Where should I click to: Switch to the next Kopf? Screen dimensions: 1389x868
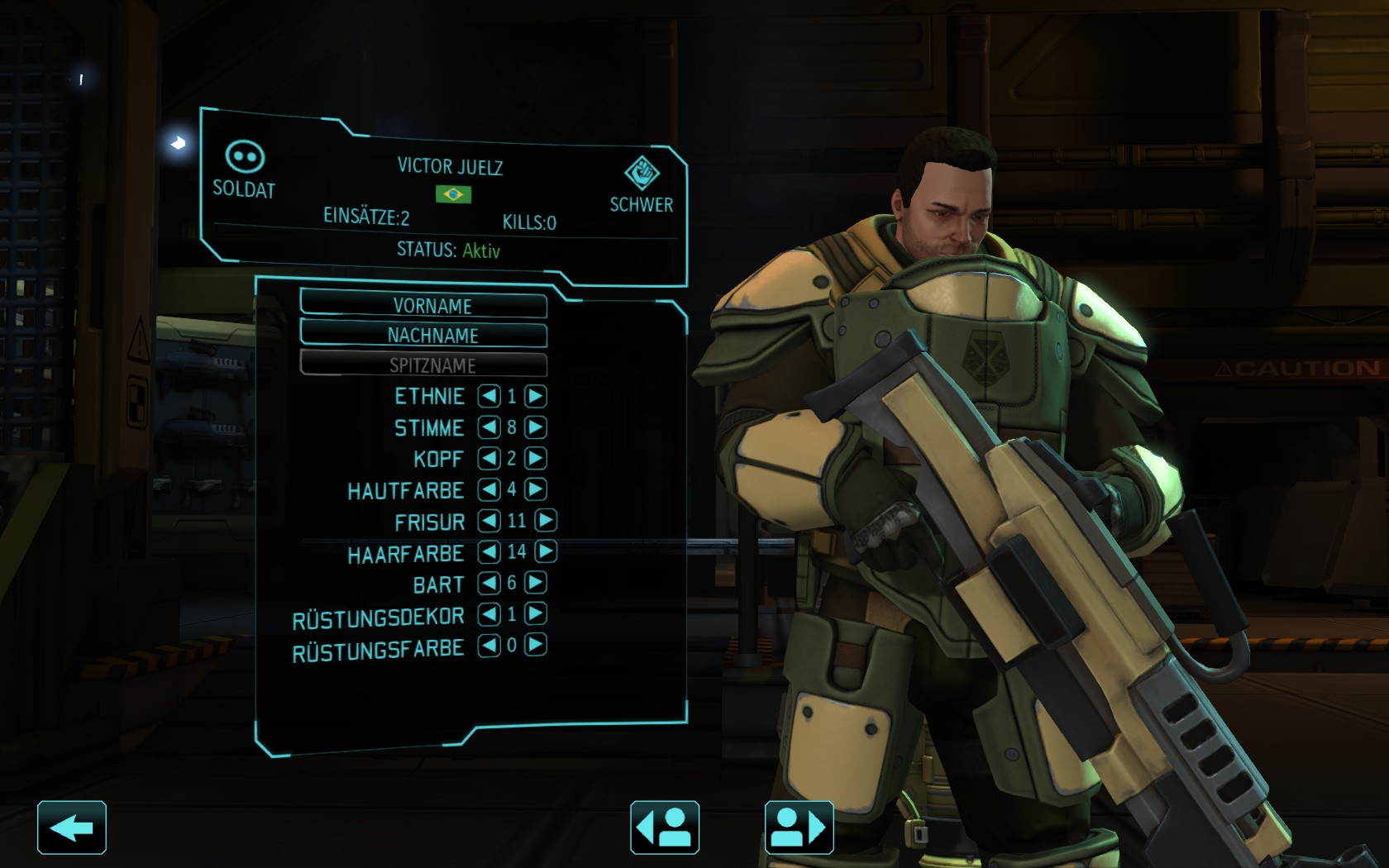point(536,458)
